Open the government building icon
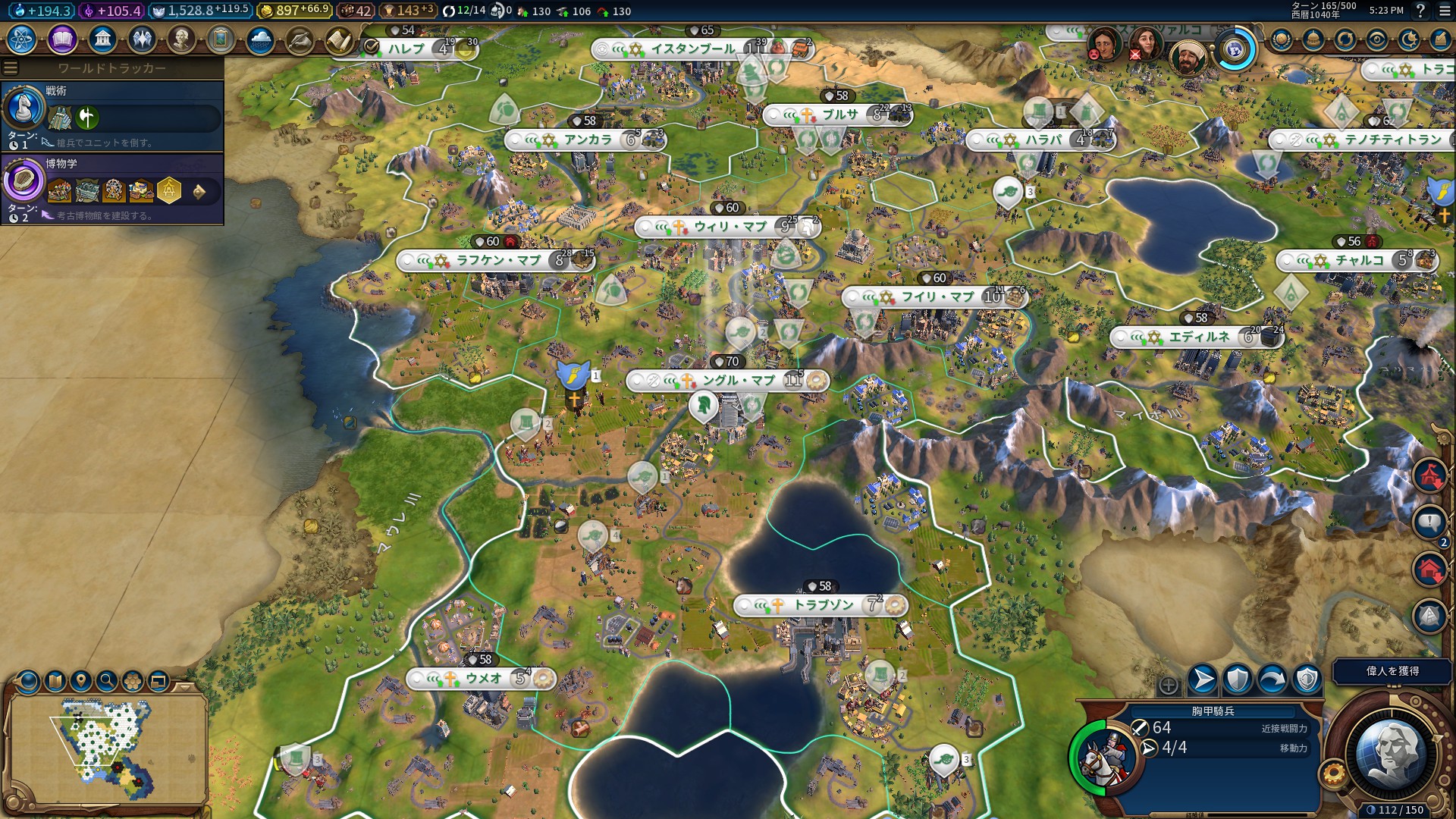 pos(102,39)
